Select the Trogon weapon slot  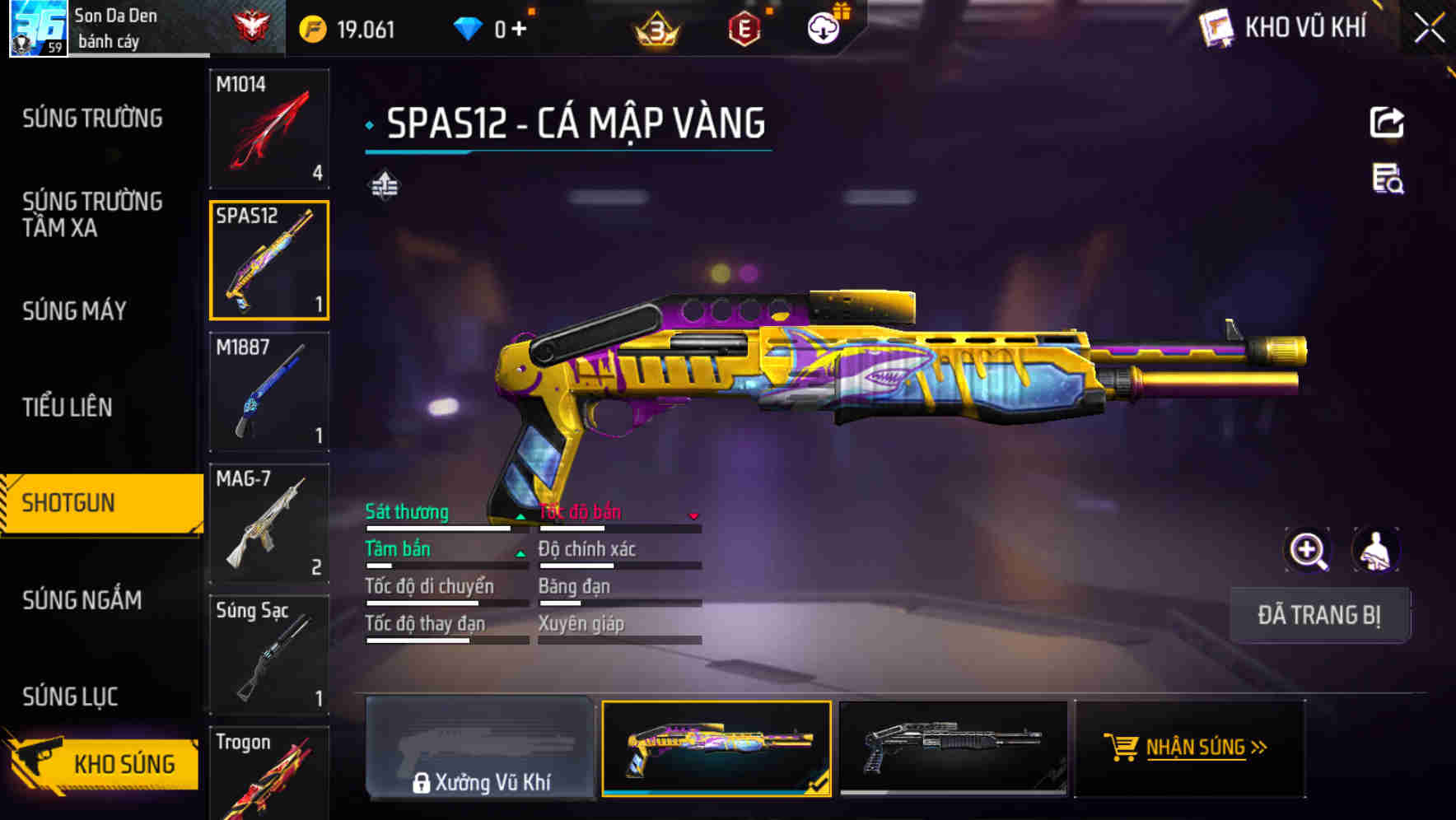[x=269, y=774]
